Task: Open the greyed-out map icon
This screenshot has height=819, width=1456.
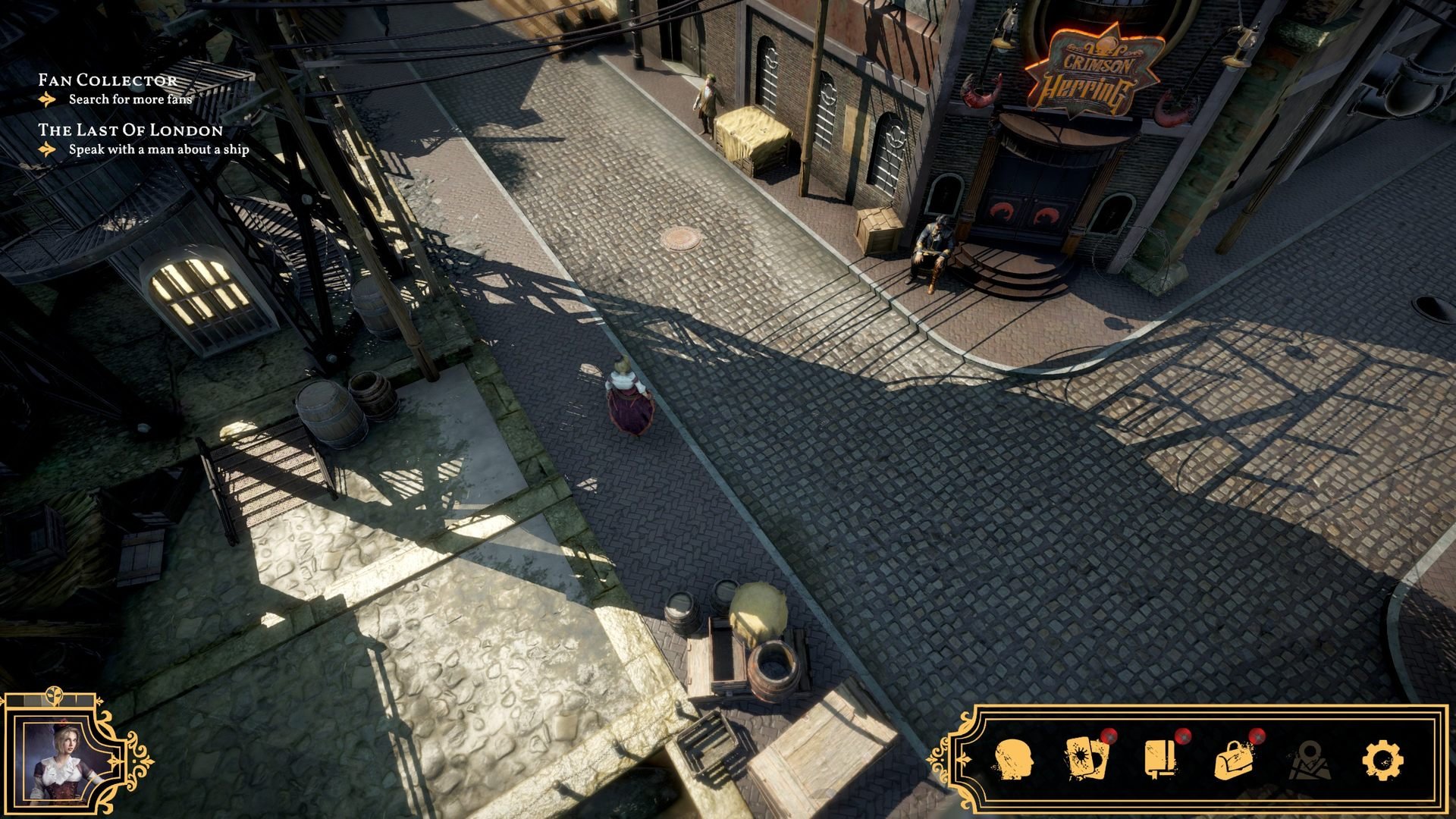Action: 1307,760
